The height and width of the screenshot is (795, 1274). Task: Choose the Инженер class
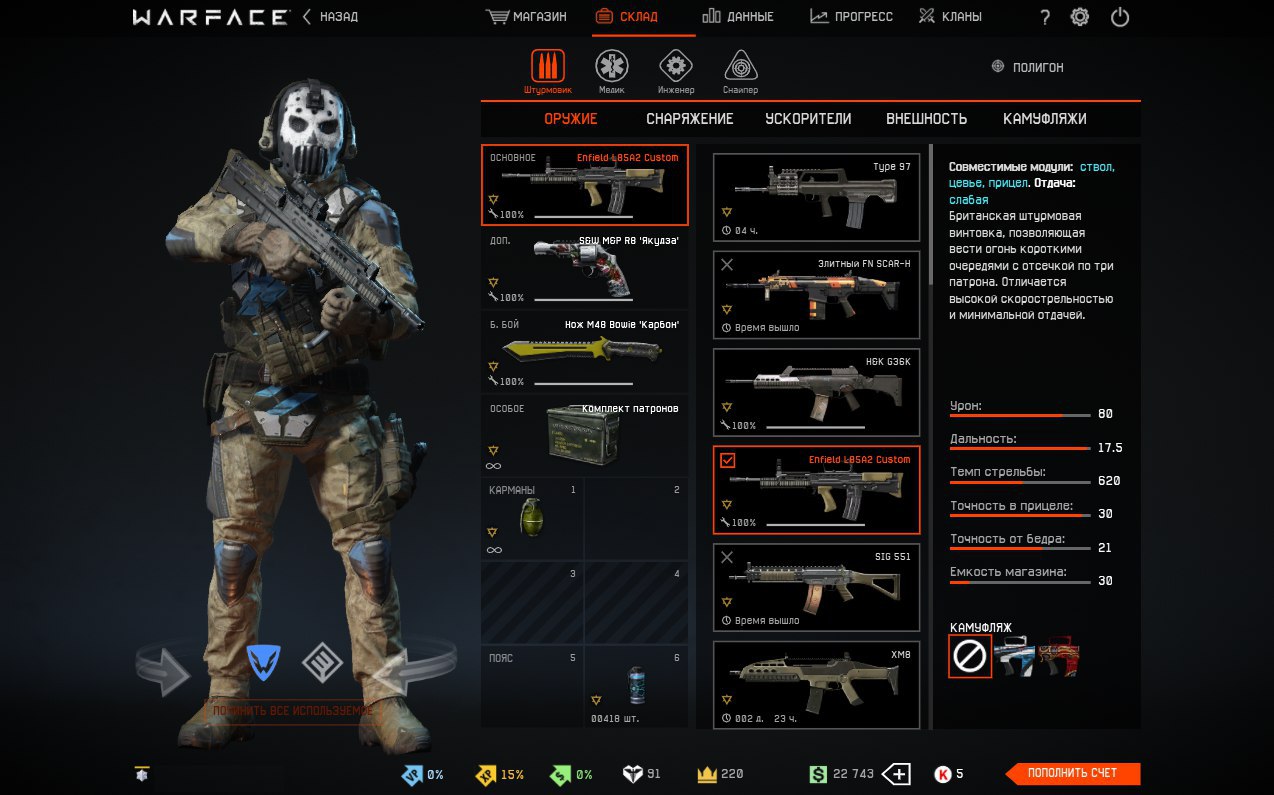[x=676, y=71]
